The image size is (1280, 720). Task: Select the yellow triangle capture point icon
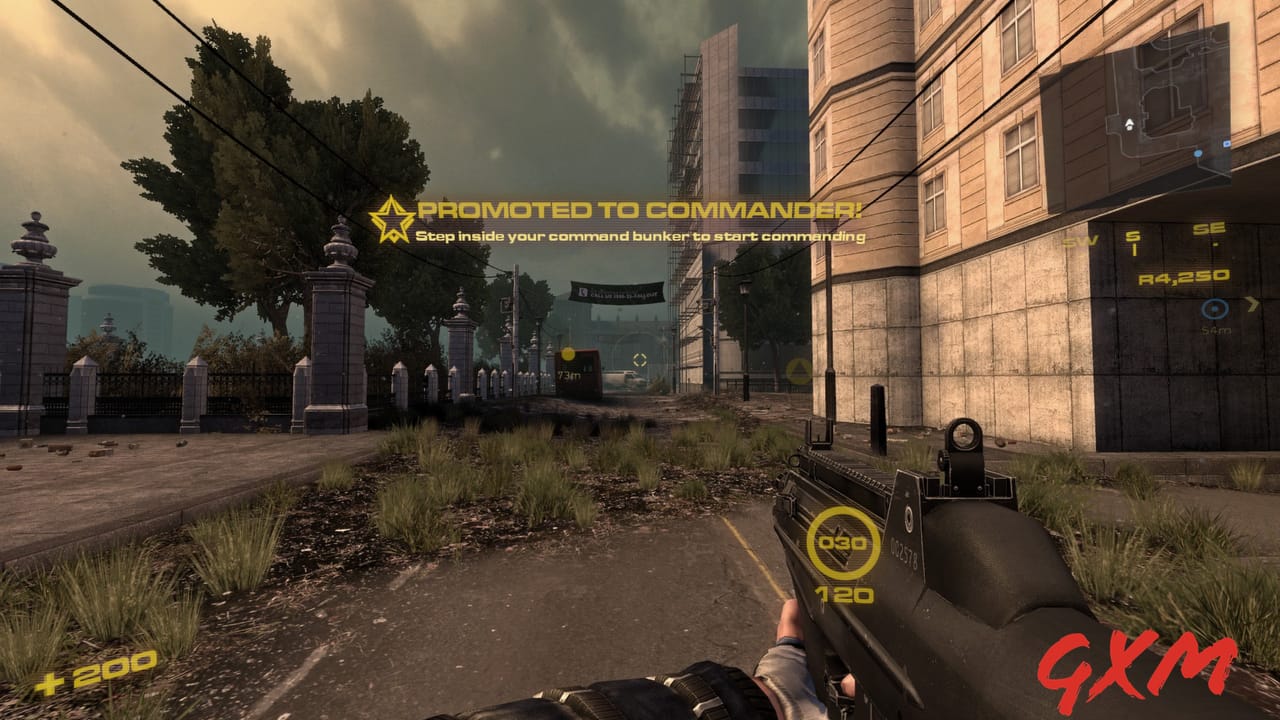800,372
